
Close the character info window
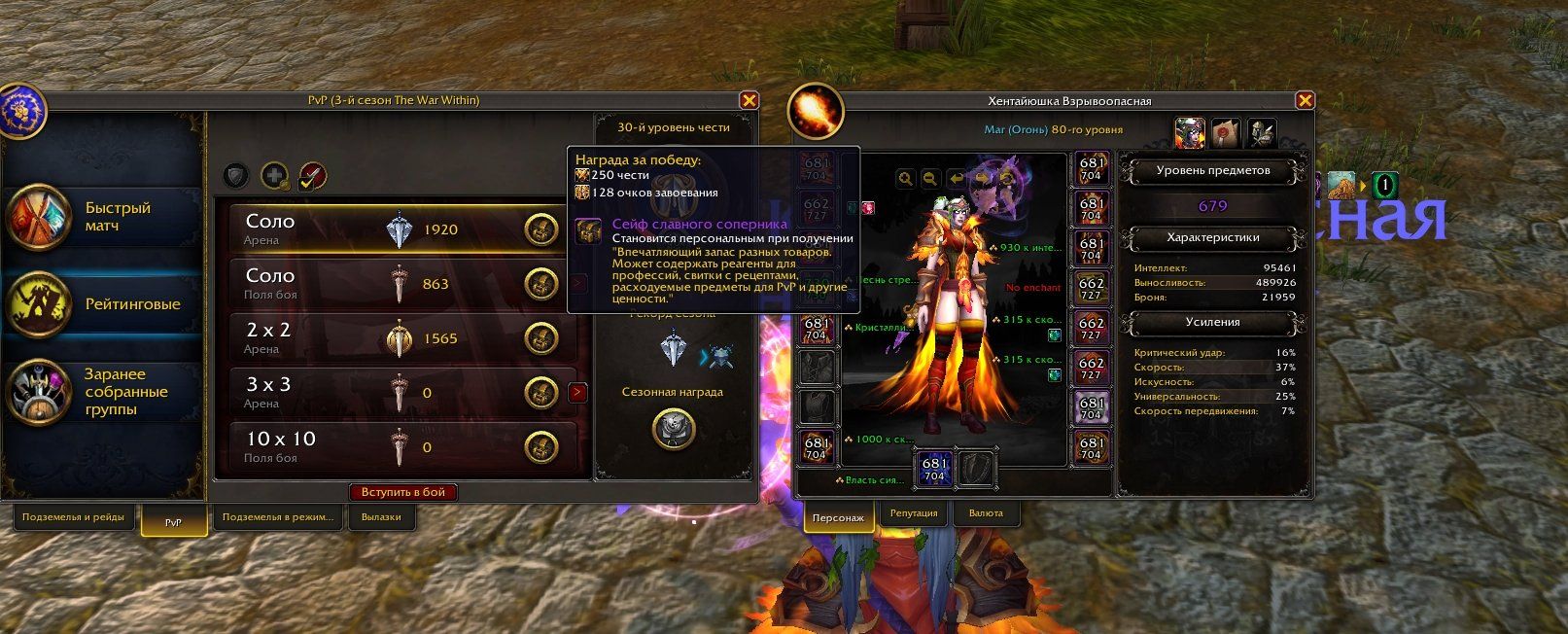pyautogui.click(x=1305, y=100)
